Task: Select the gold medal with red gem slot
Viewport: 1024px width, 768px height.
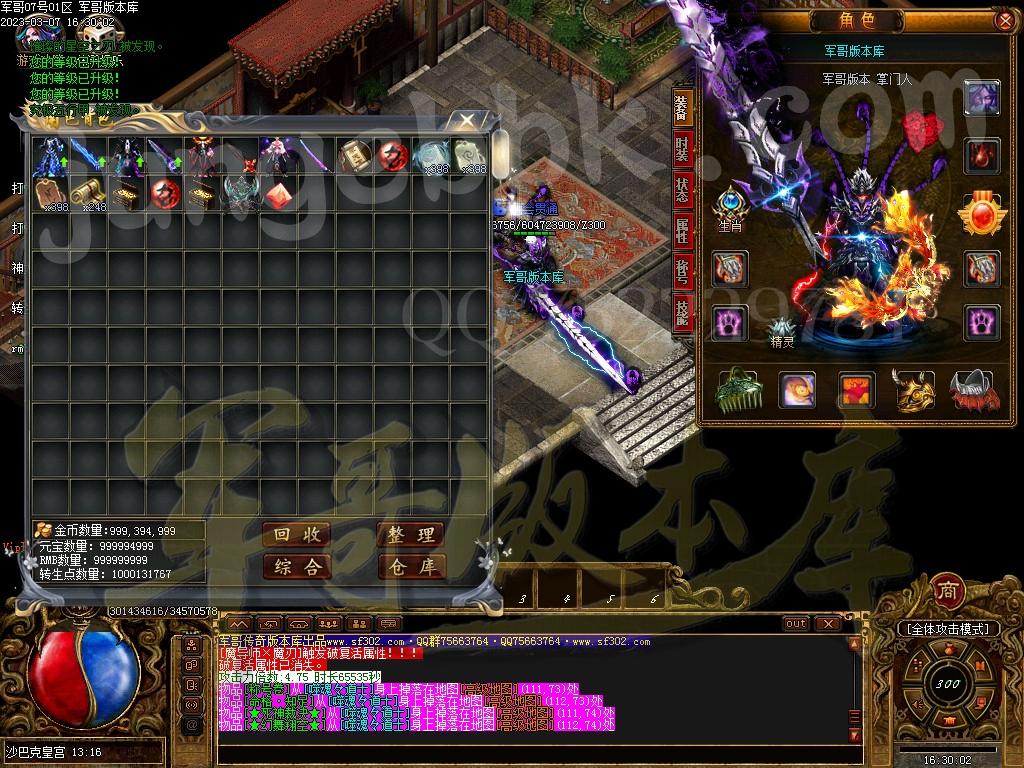Action: [981, 211]
